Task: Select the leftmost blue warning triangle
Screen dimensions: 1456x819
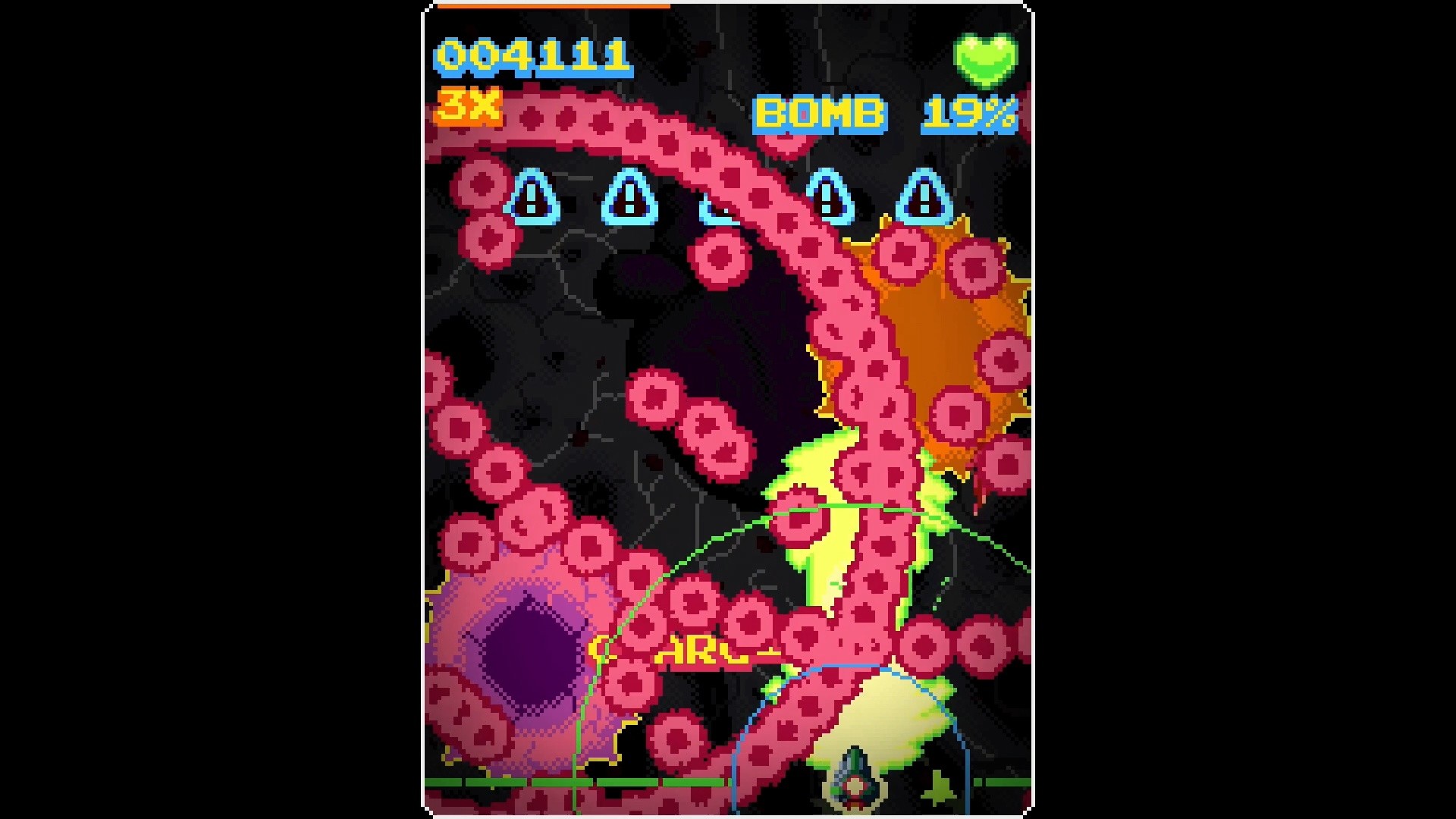Action: point(531,199)
